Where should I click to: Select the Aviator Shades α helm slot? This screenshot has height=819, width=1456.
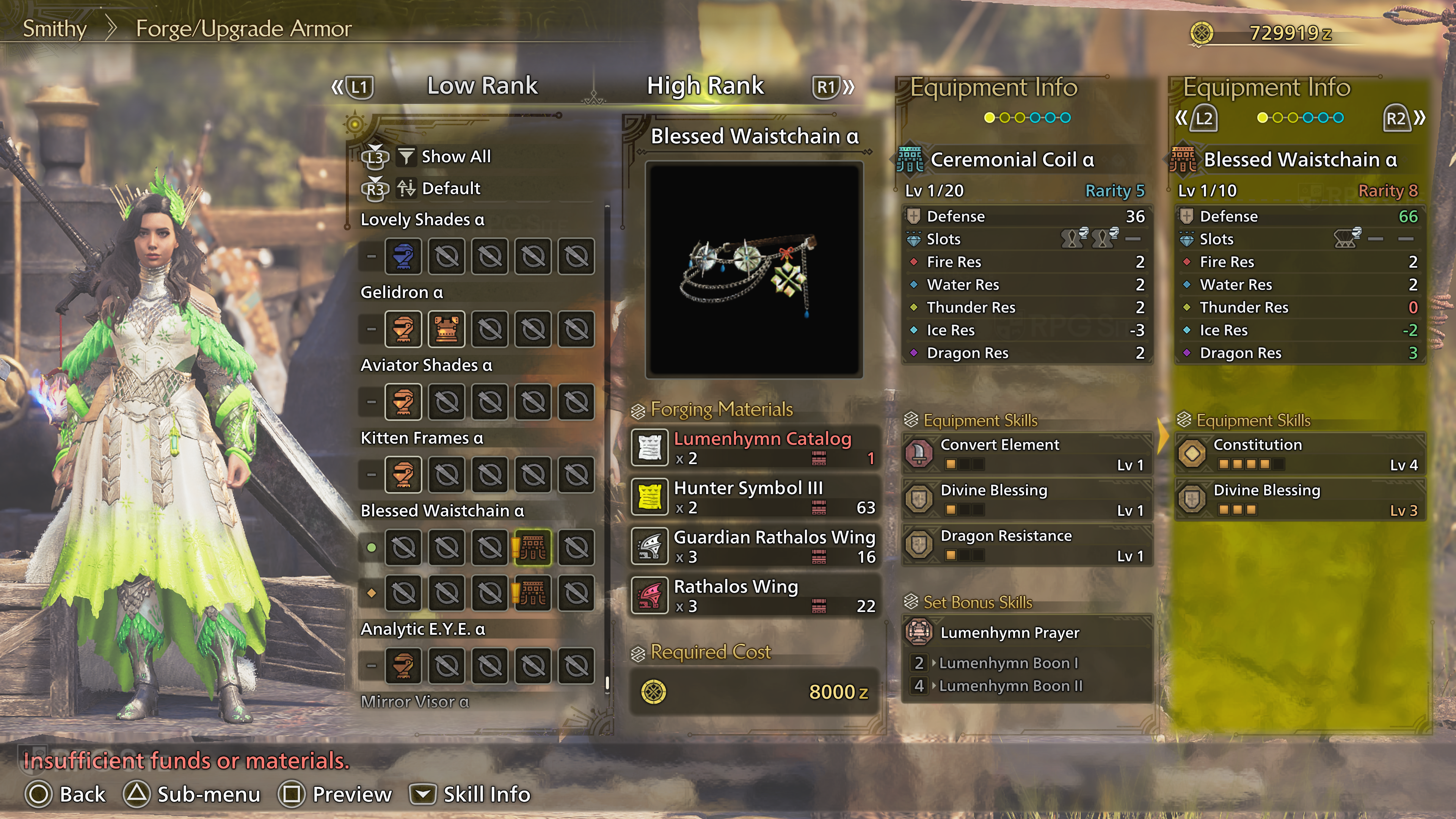403,402
